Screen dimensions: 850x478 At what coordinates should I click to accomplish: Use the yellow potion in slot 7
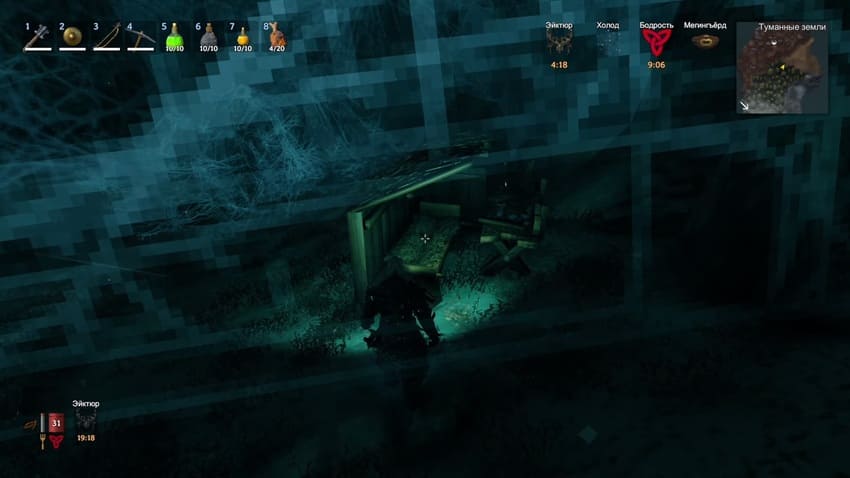[242, 38]
